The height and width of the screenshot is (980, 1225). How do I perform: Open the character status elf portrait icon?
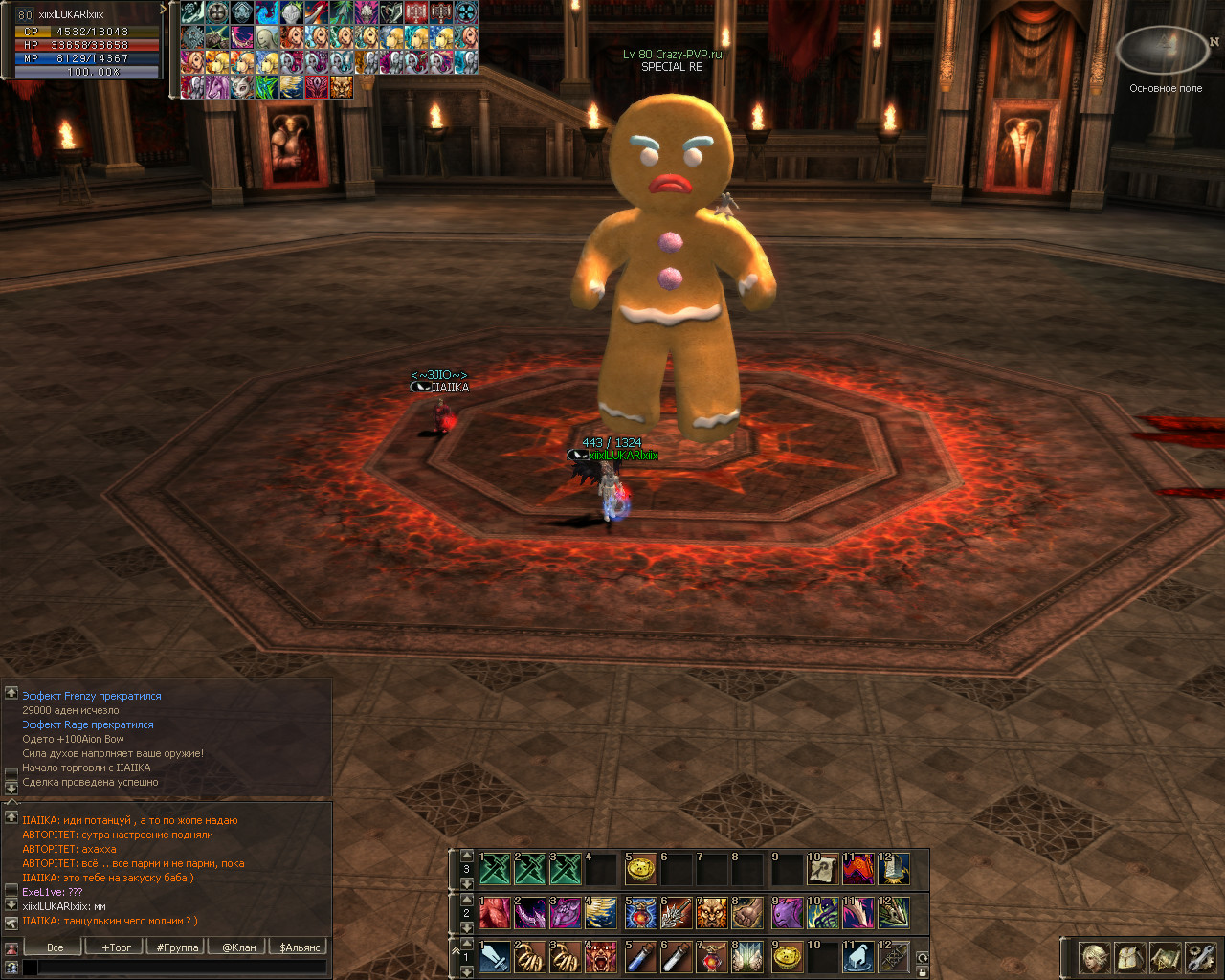[1095, 957]
